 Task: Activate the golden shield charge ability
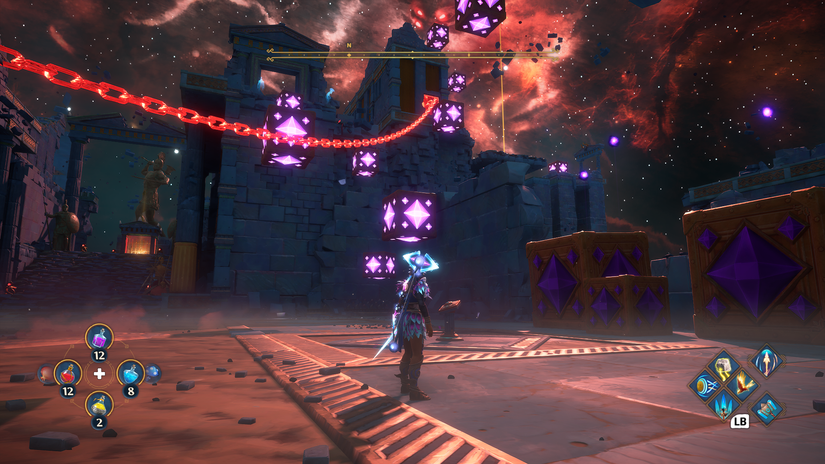706,385
